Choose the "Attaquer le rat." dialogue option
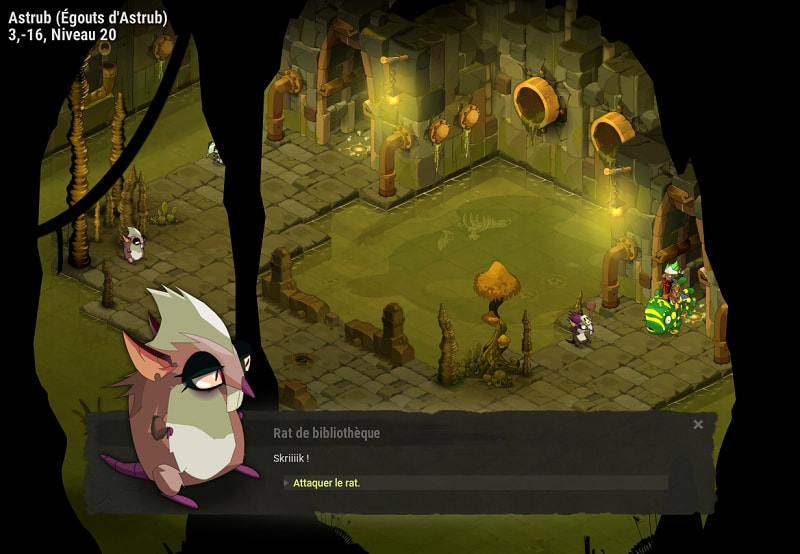800x554 pixels. click(327, 483)
